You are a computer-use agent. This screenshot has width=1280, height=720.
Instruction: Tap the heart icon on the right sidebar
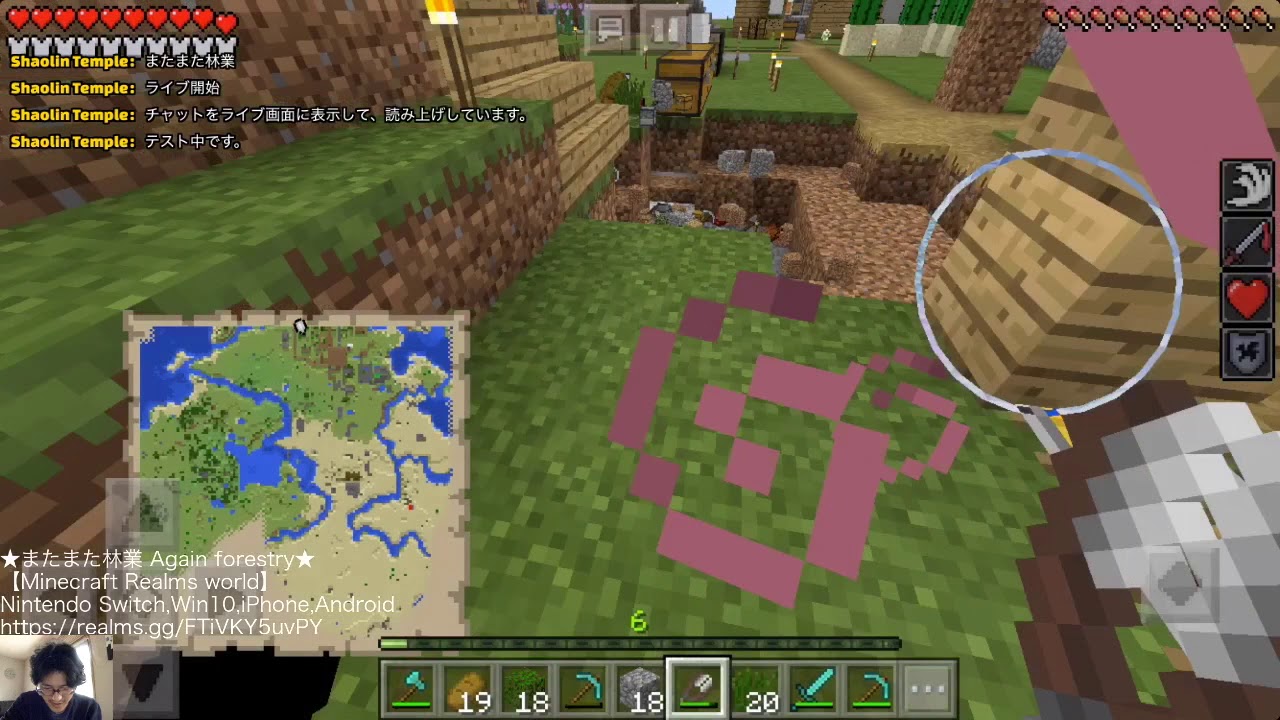click(1247, 296)
